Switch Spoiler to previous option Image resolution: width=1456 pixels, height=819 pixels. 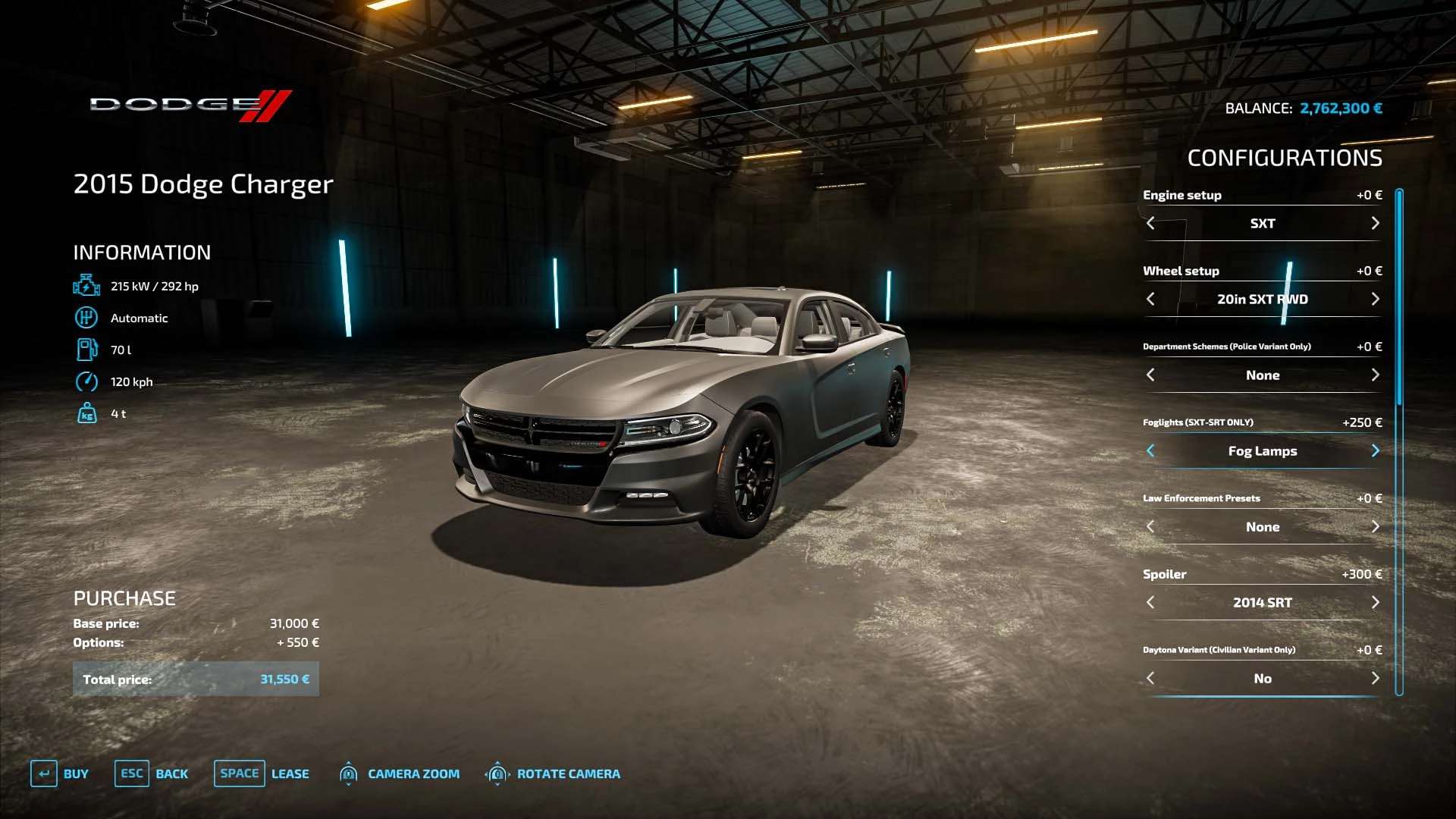click(1150, 602)
